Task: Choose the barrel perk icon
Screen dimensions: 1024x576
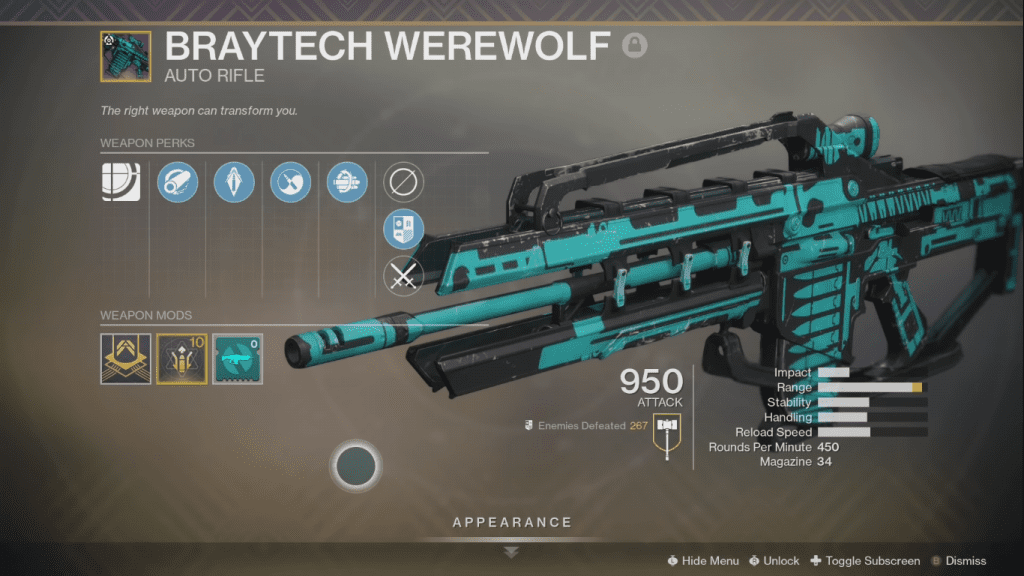Action: click(178, 182)
